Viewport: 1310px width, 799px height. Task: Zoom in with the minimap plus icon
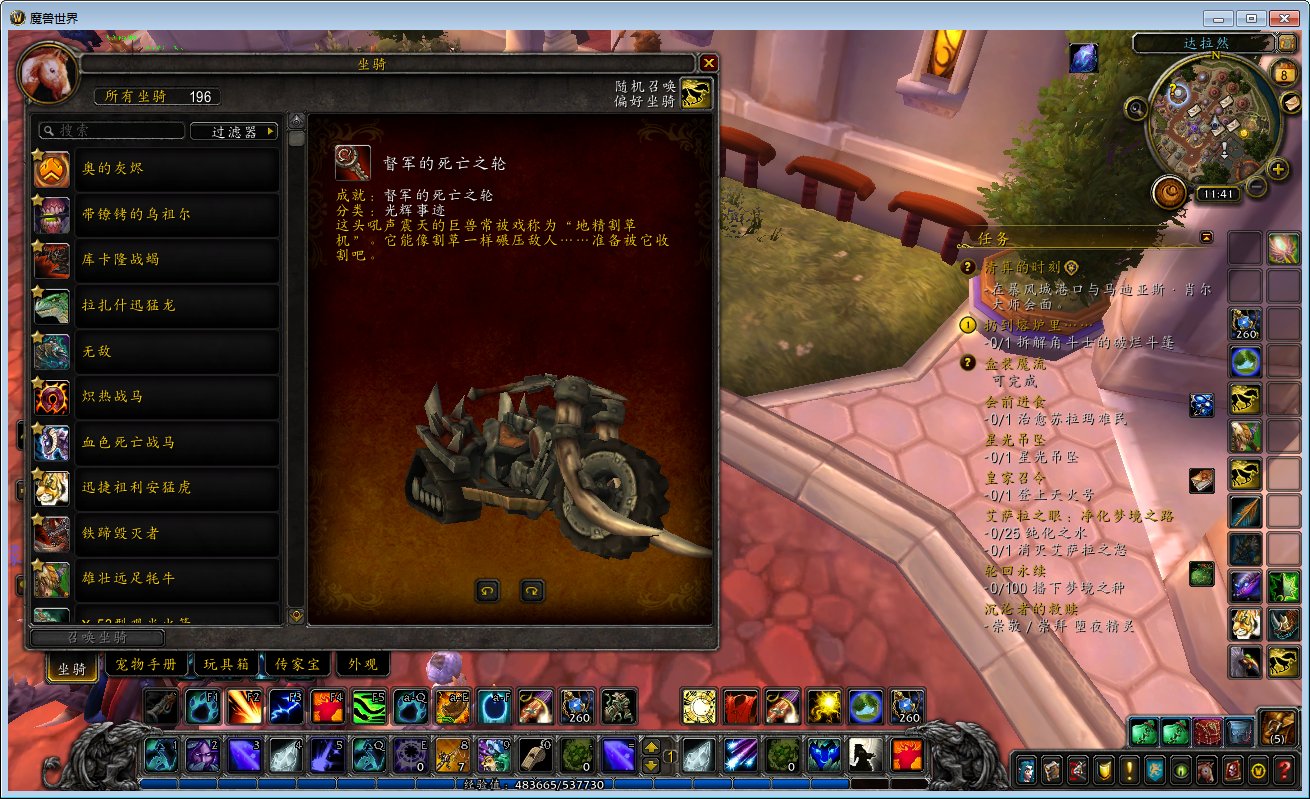click(x=1277, y=169)
